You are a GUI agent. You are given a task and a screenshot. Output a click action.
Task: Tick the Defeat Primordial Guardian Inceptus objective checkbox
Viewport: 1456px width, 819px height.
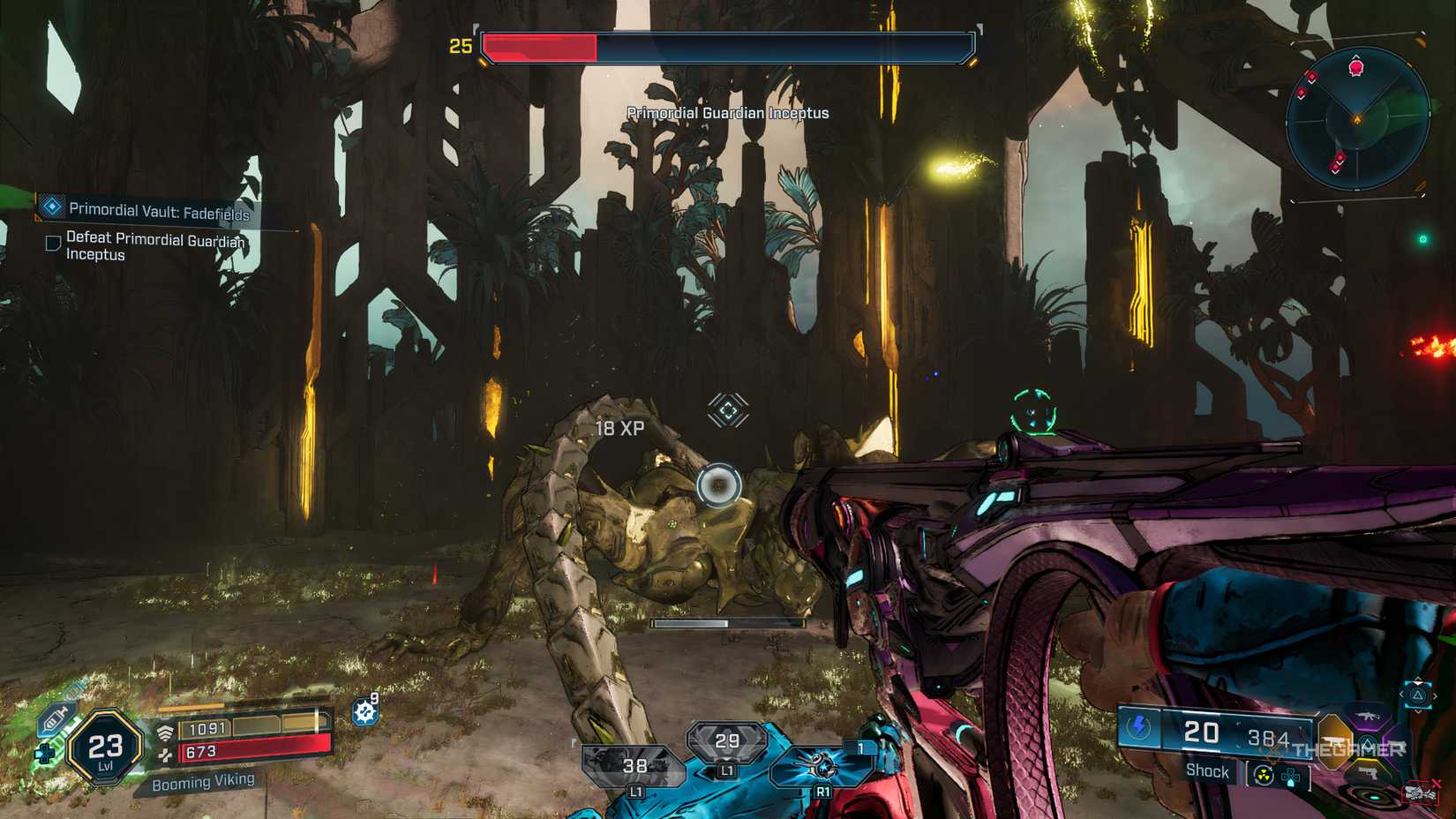click(x=53, y=243)
